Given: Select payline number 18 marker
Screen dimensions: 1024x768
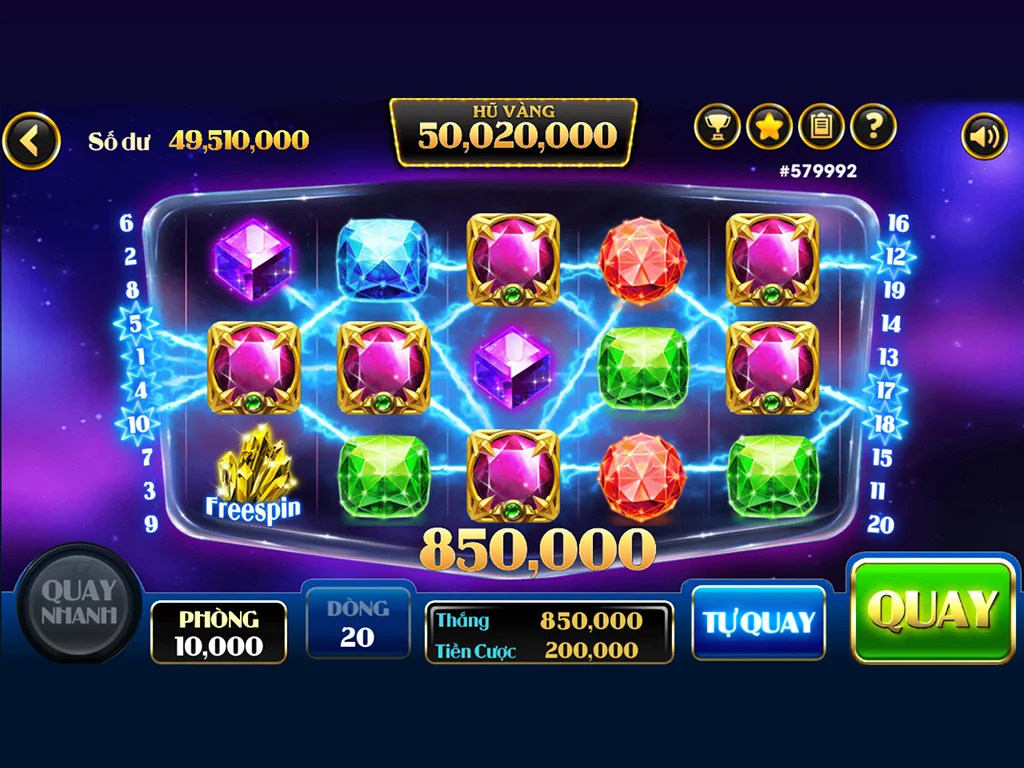Looking at the screenshot, I should [x=886, y=423].
